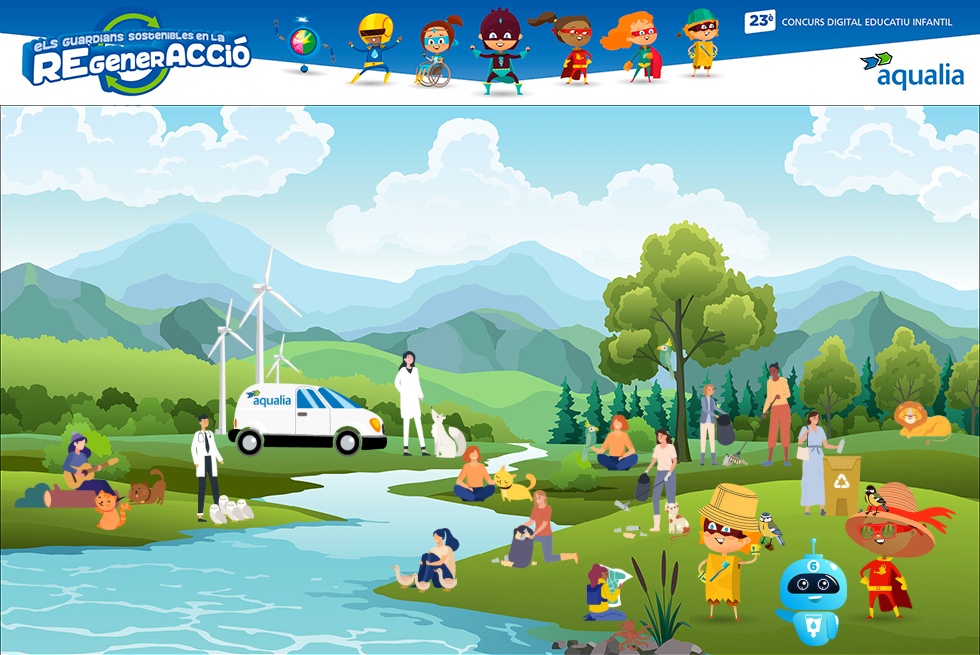Click the REgenerAcció game title logo
This screenshot has width=980, height=655.
136,55
